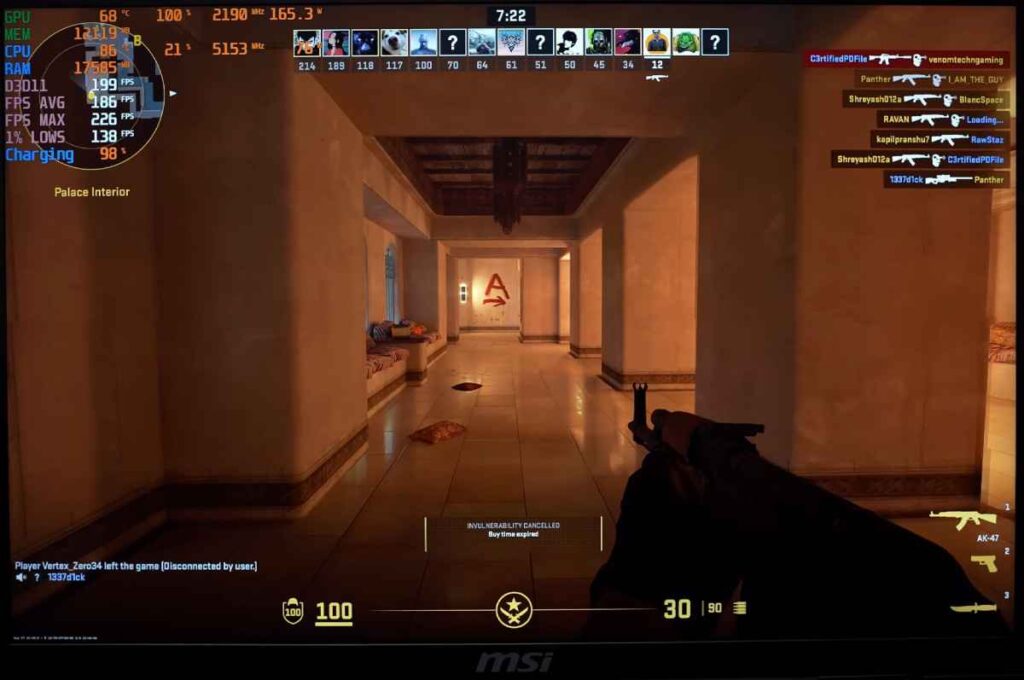Switch to the pistol slot icon
The width and height of the screenshot is (1024, 680).
pos(983,563)
